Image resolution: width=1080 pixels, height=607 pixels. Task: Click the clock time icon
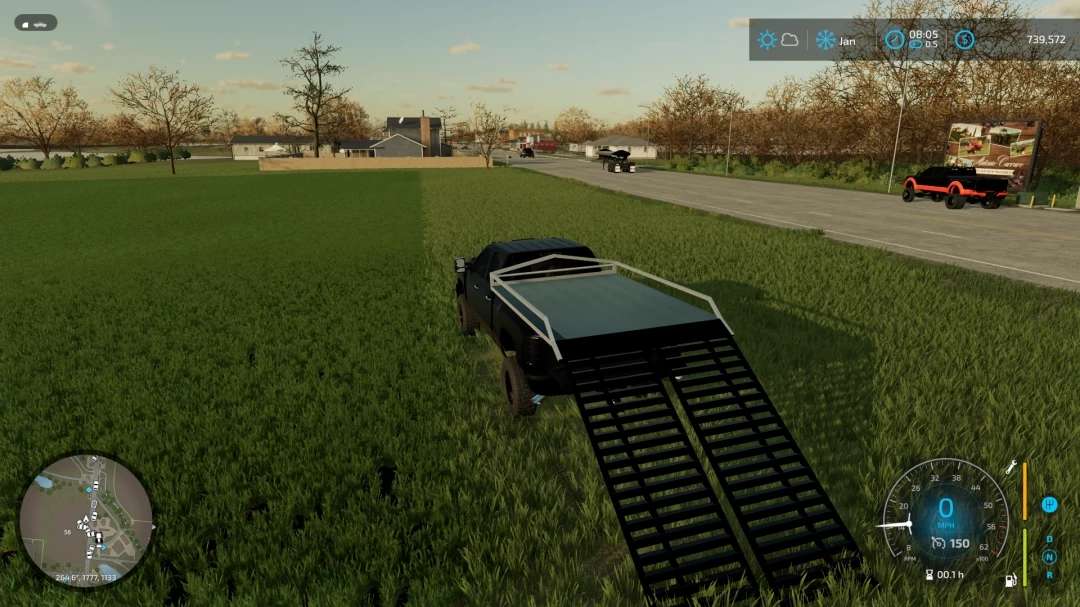pyautogui.click(x=894, y=40)
